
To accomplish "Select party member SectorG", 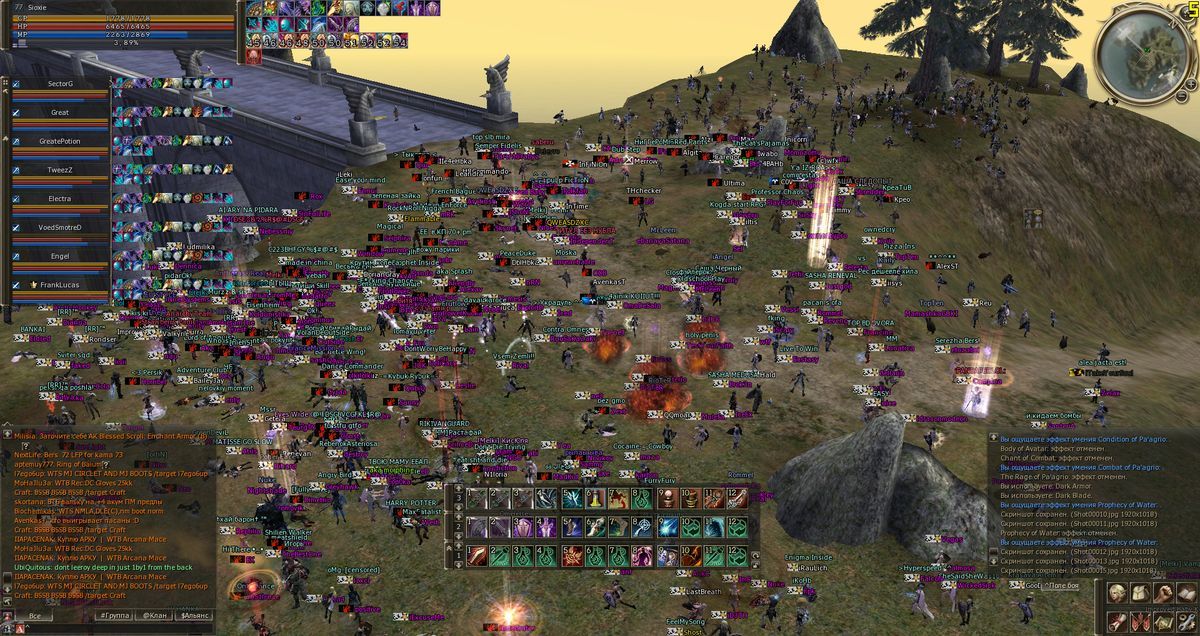I will [60, 85].
